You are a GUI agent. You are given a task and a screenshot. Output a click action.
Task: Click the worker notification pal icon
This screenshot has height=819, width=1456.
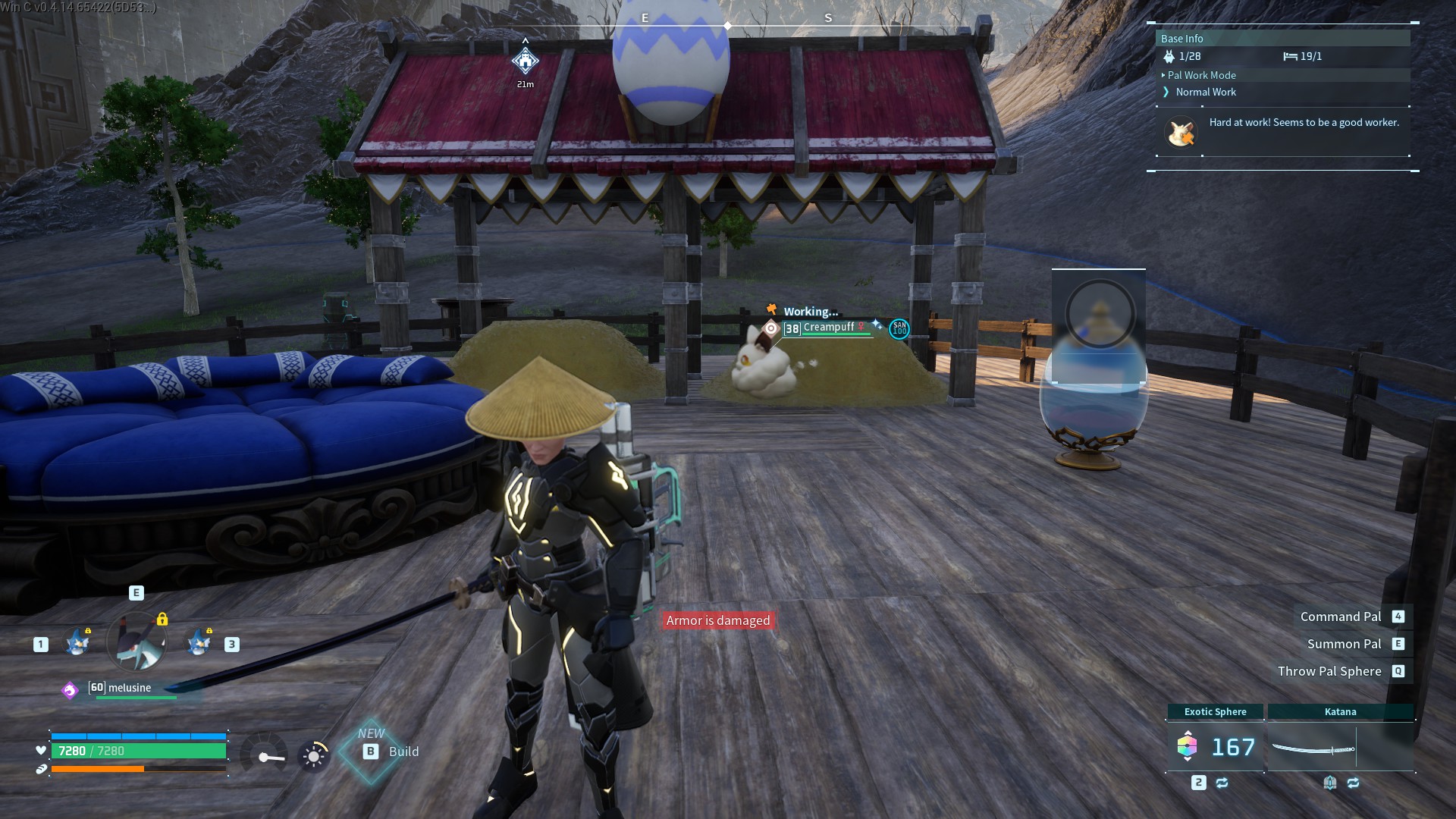tap(1180, 133)
